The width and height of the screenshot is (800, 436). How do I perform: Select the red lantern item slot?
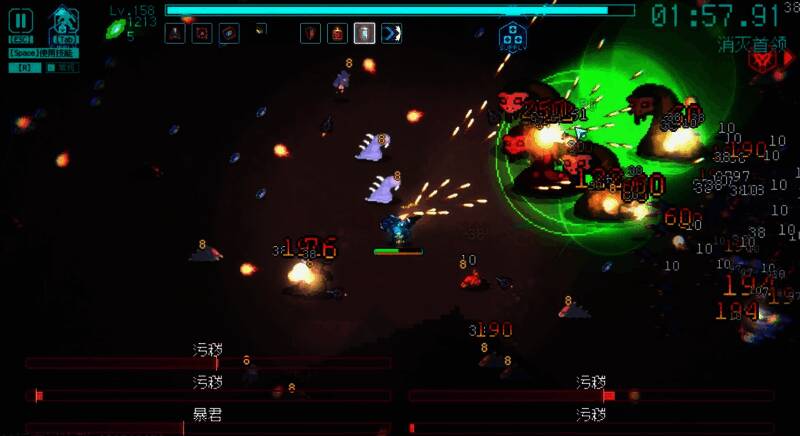pyautogui.click(x=339, y=33)
